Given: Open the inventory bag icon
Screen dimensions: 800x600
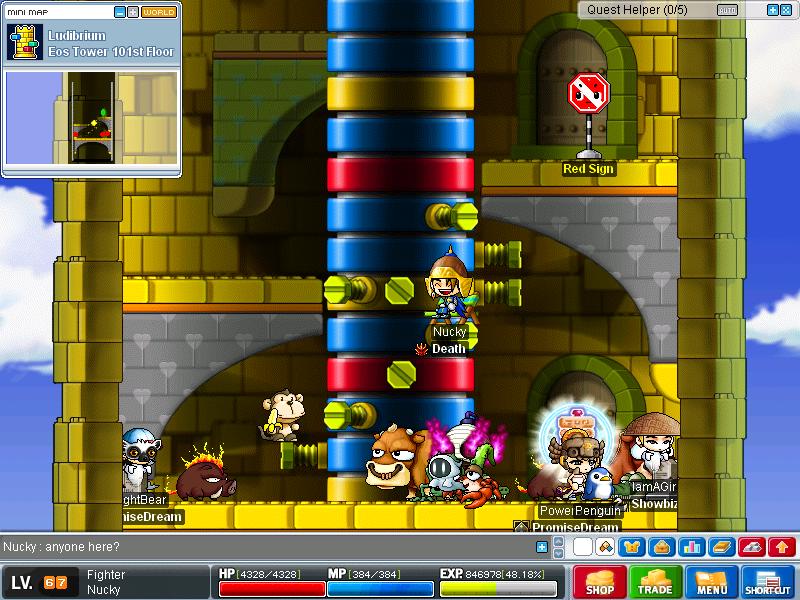Looking at the screenshot, I should pos(660,547).
